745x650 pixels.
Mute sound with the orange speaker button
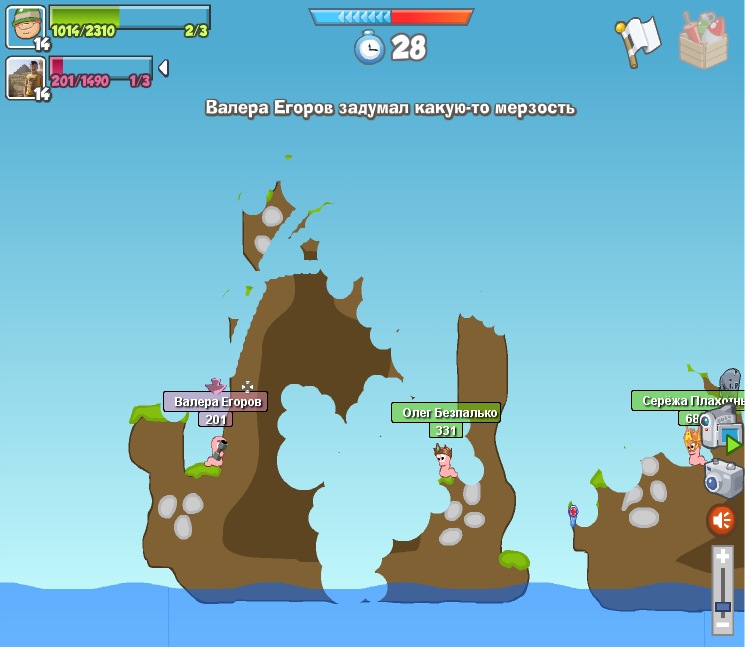pos(721,520)
